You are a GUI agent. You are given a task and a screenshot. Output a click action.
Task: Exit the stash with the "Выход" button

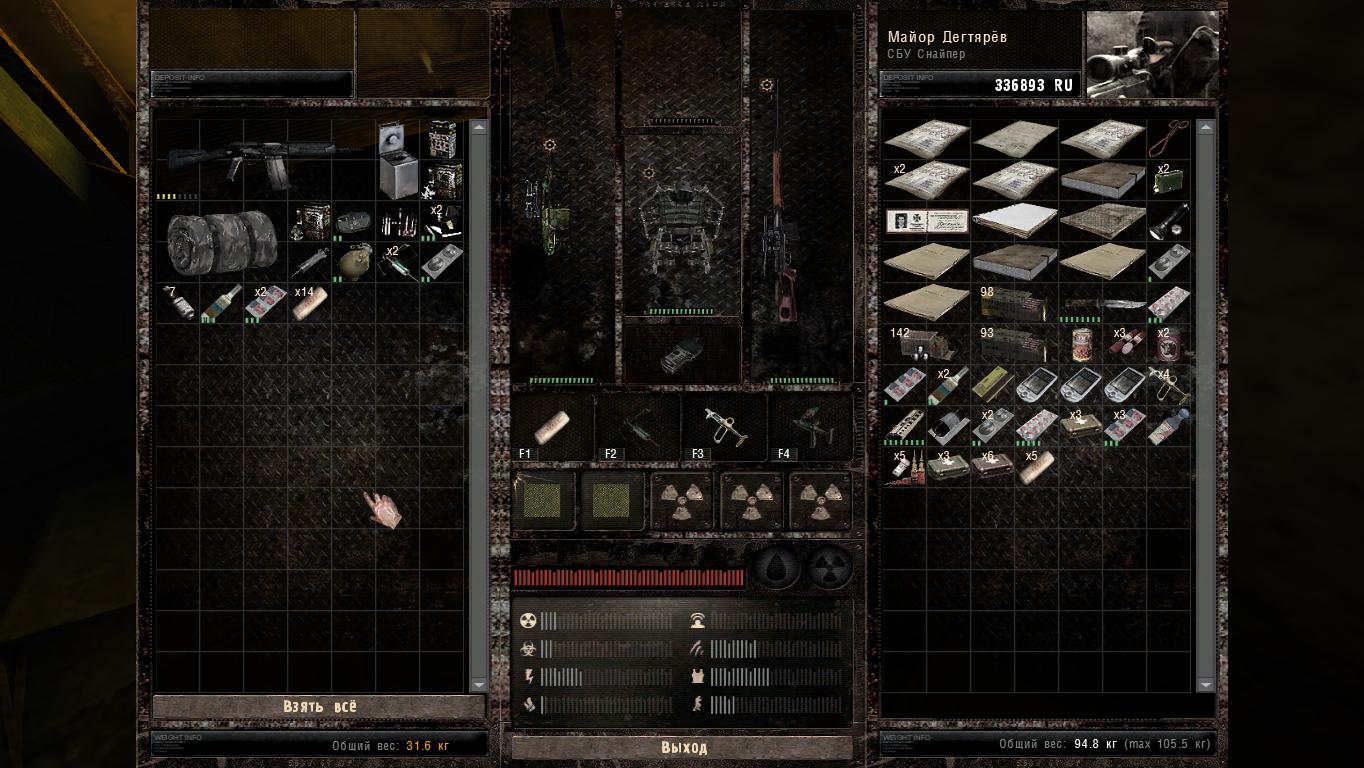pos(683,748)
